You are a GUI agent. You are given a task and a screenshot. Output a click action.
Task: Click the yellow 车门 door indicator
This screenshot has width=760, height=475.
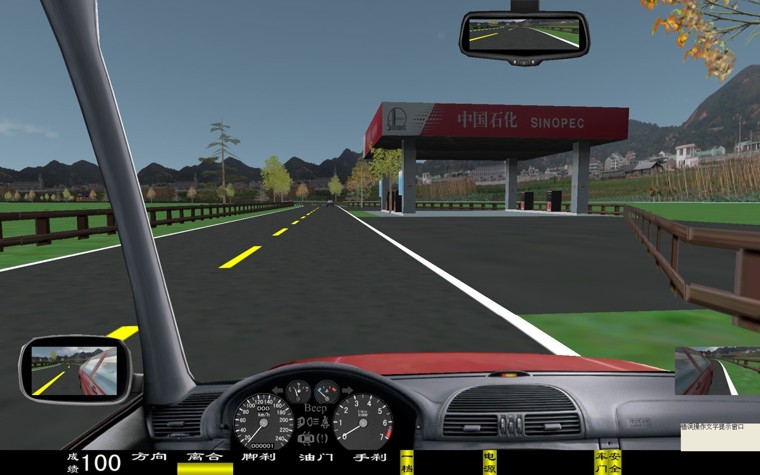point(601,462)
